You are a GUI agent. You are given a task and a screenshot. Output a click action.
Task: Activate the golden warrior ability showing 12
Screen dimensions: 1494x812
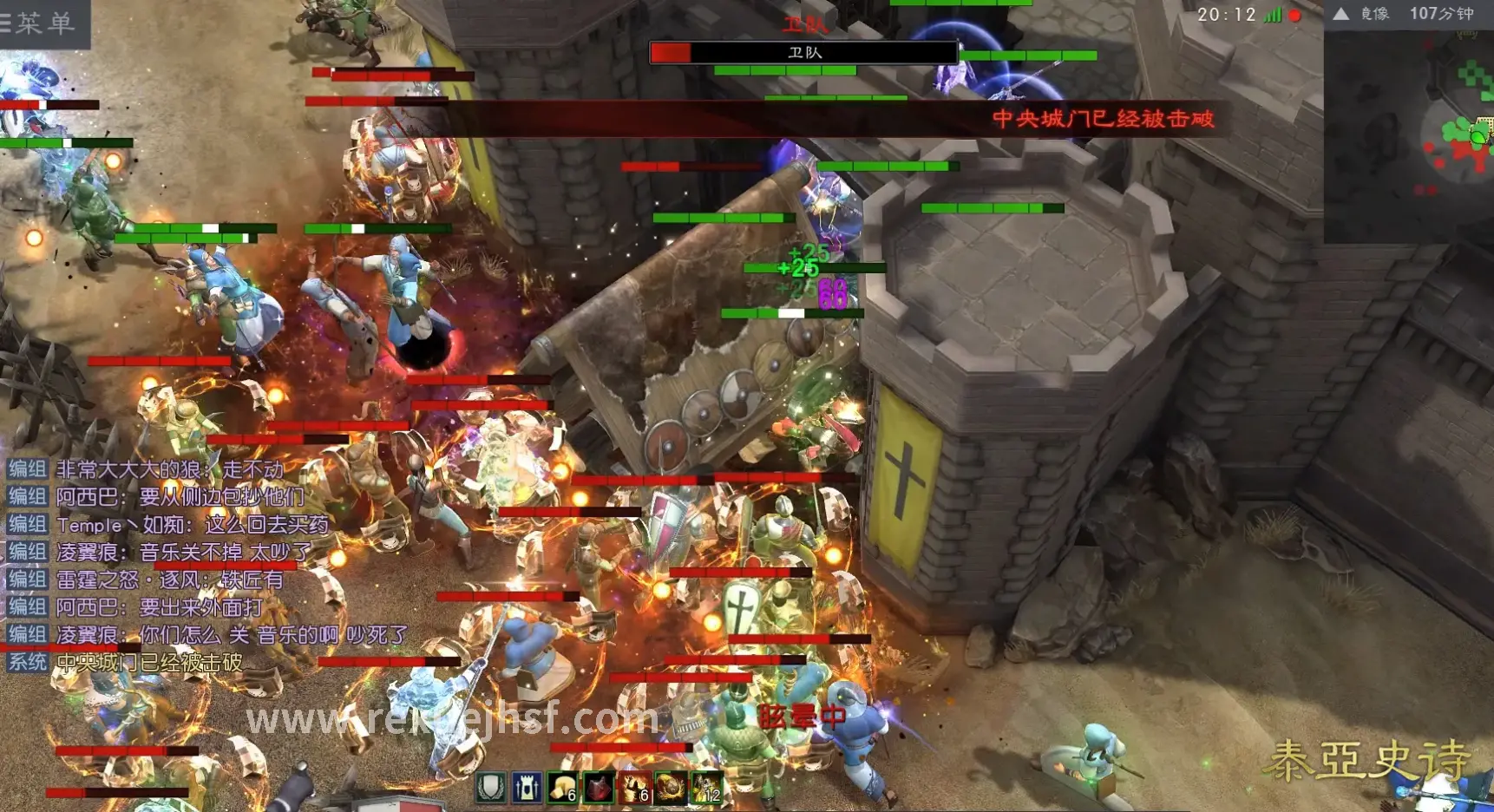click(x=705, y=787)
